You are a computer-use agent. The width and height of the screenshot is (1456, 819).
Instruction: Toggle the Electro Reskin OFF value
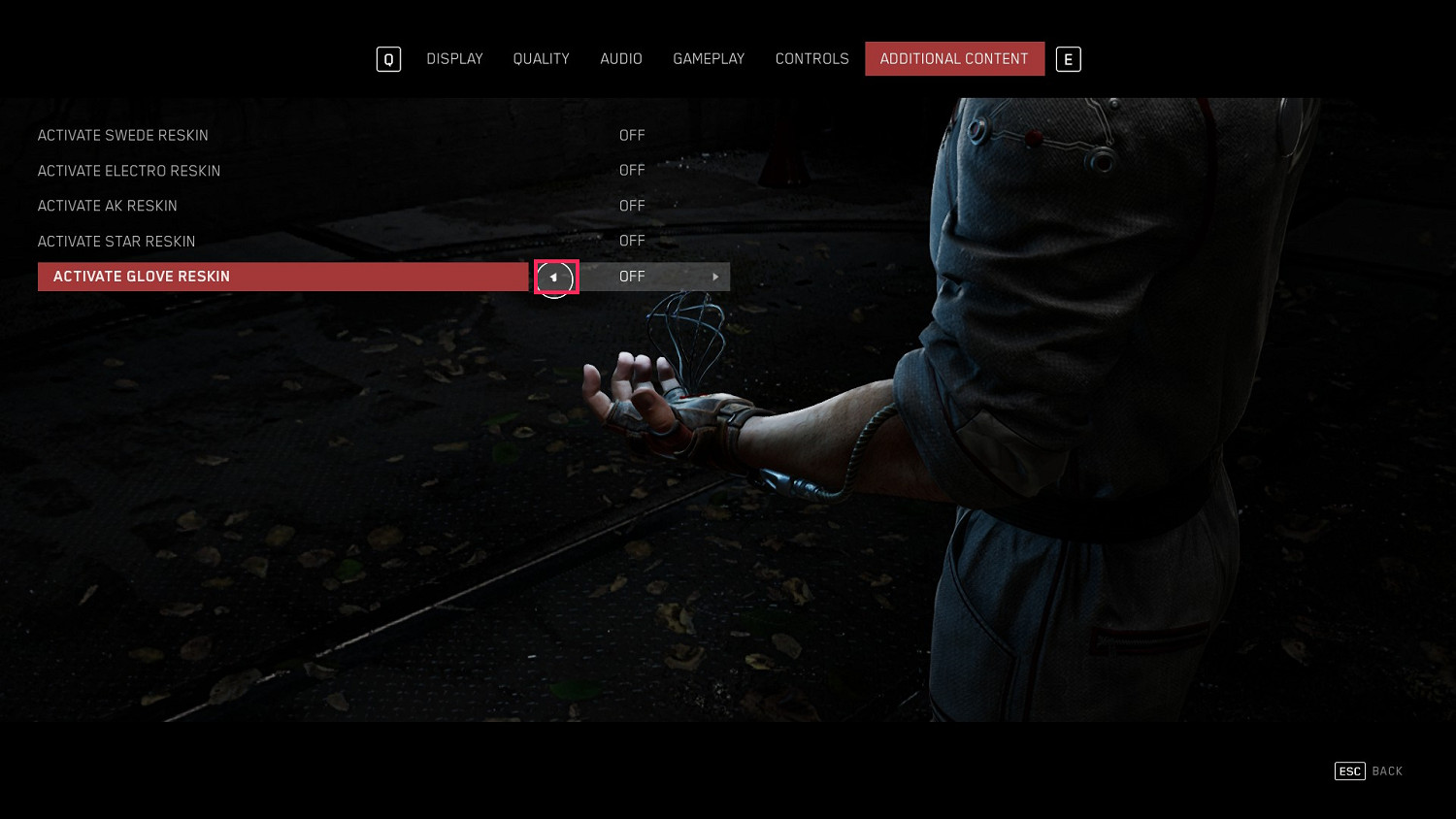pyautogui.click(x=632, y=171)
